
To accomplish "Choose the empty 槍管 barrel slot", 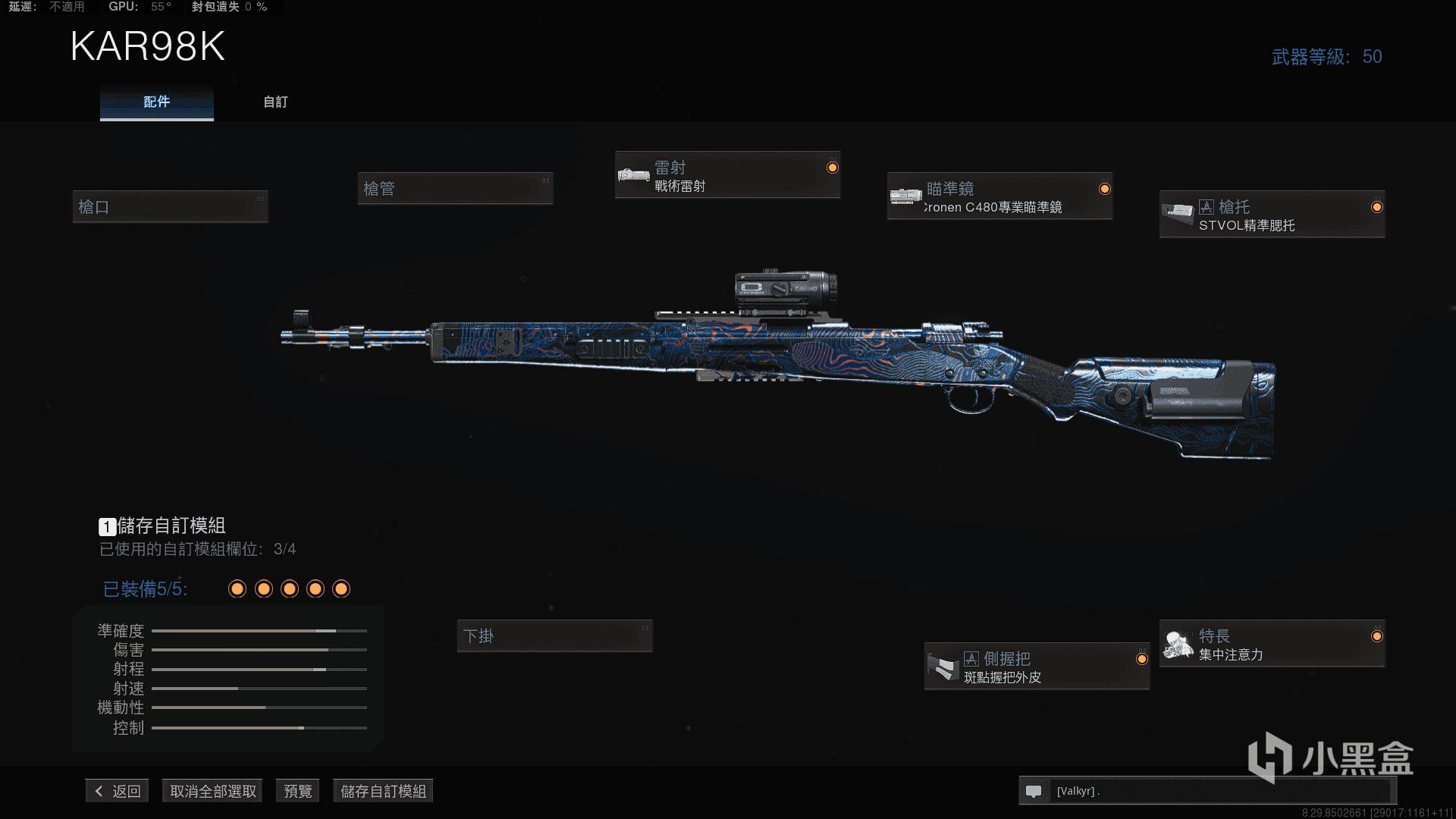I will (x=455, y=189).
